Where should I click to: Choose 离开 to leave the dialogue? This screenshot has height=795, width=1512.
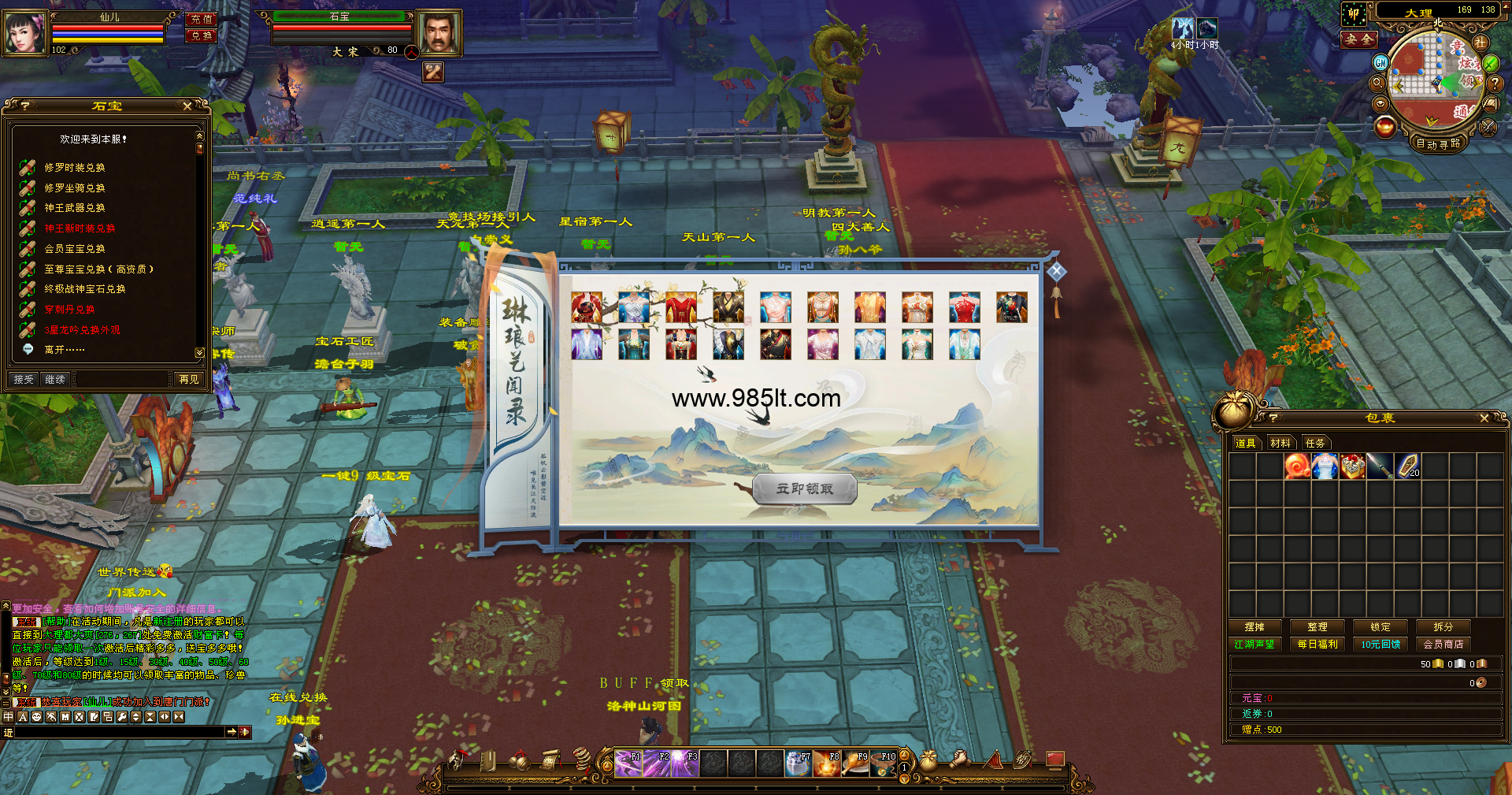pos(64,350)
